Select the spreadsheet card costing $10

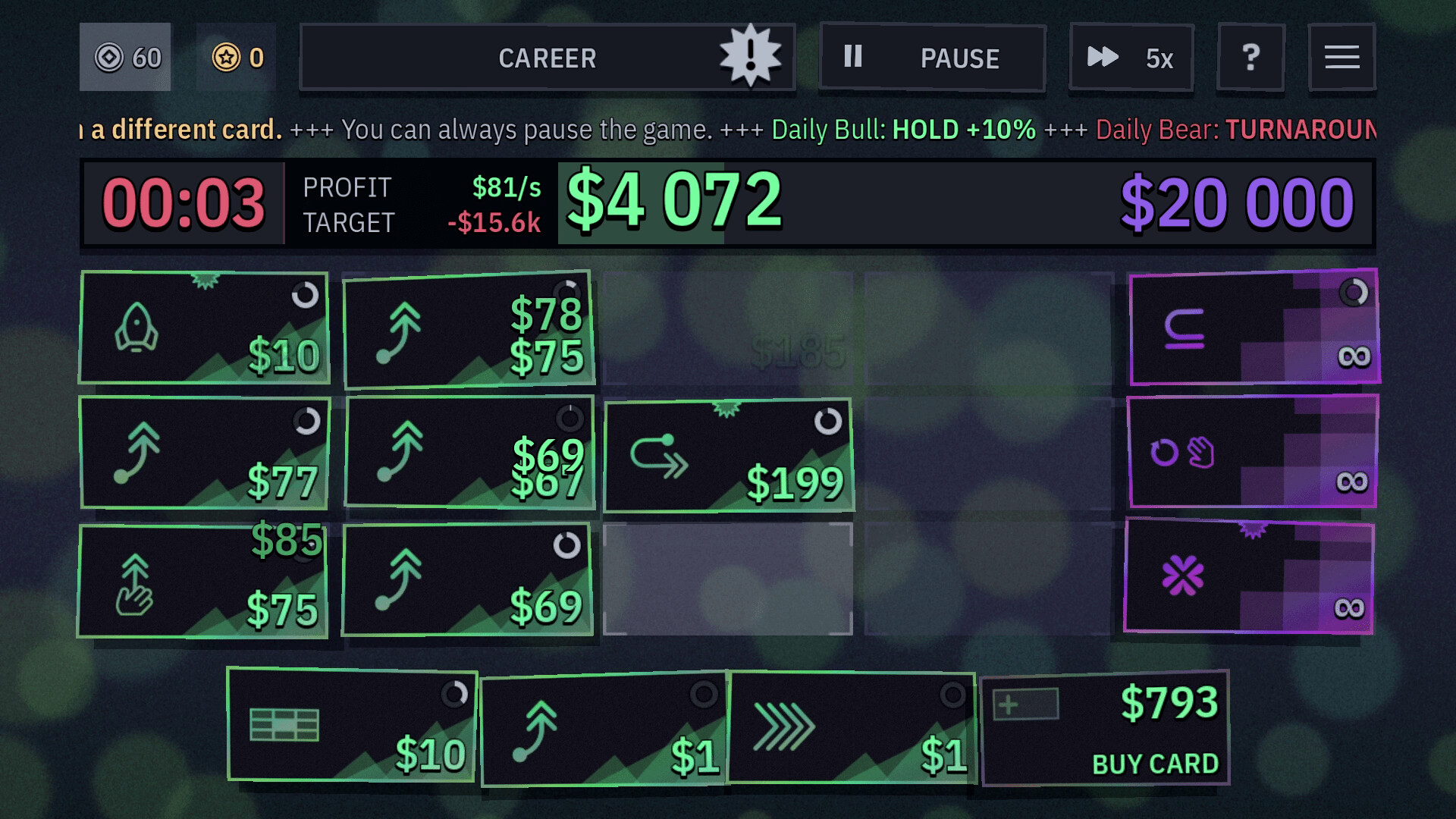[353, 726]
